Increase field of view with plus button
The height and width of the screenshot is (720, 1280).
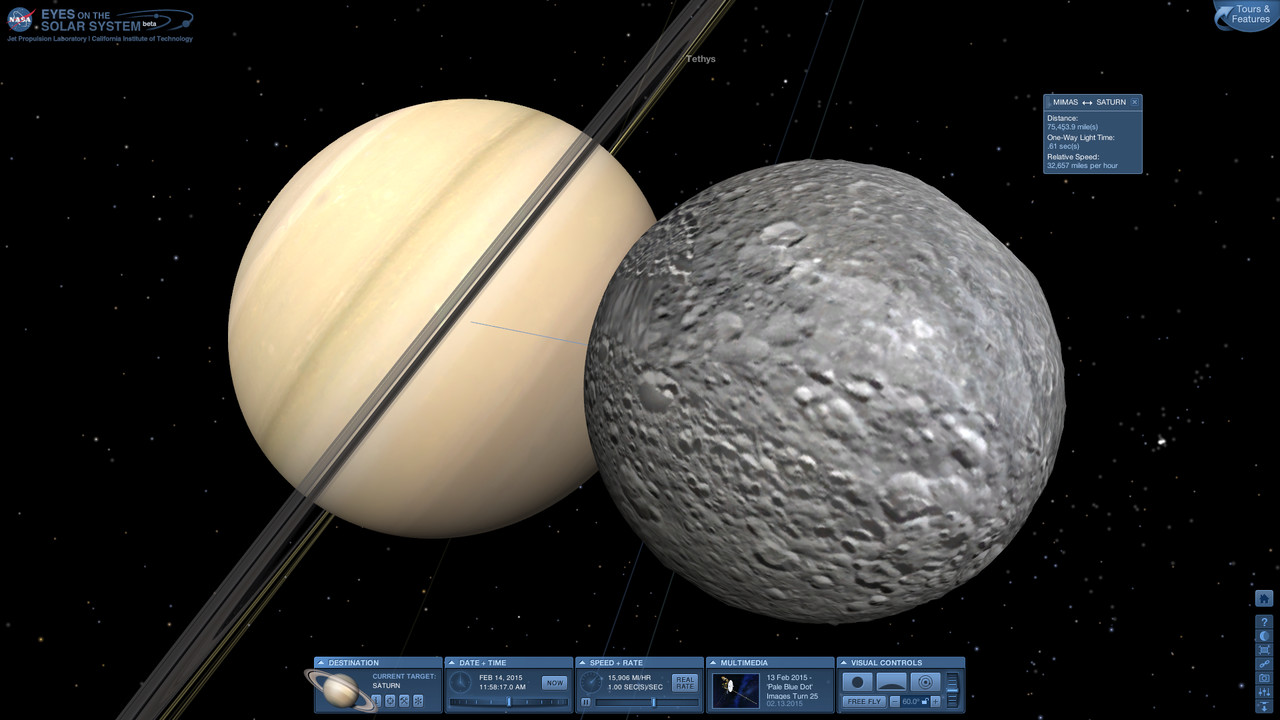[935, 702]
